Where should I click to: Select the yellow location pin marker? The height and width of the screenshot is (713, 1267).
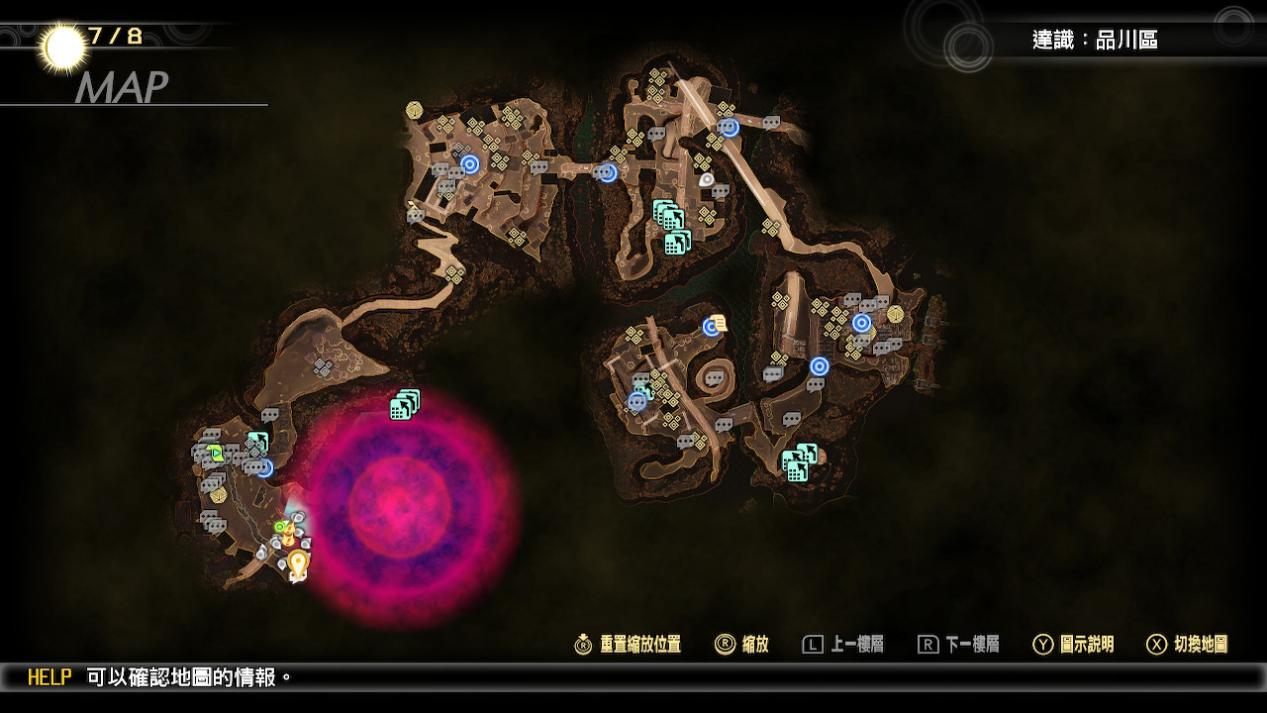pos(297,564)
